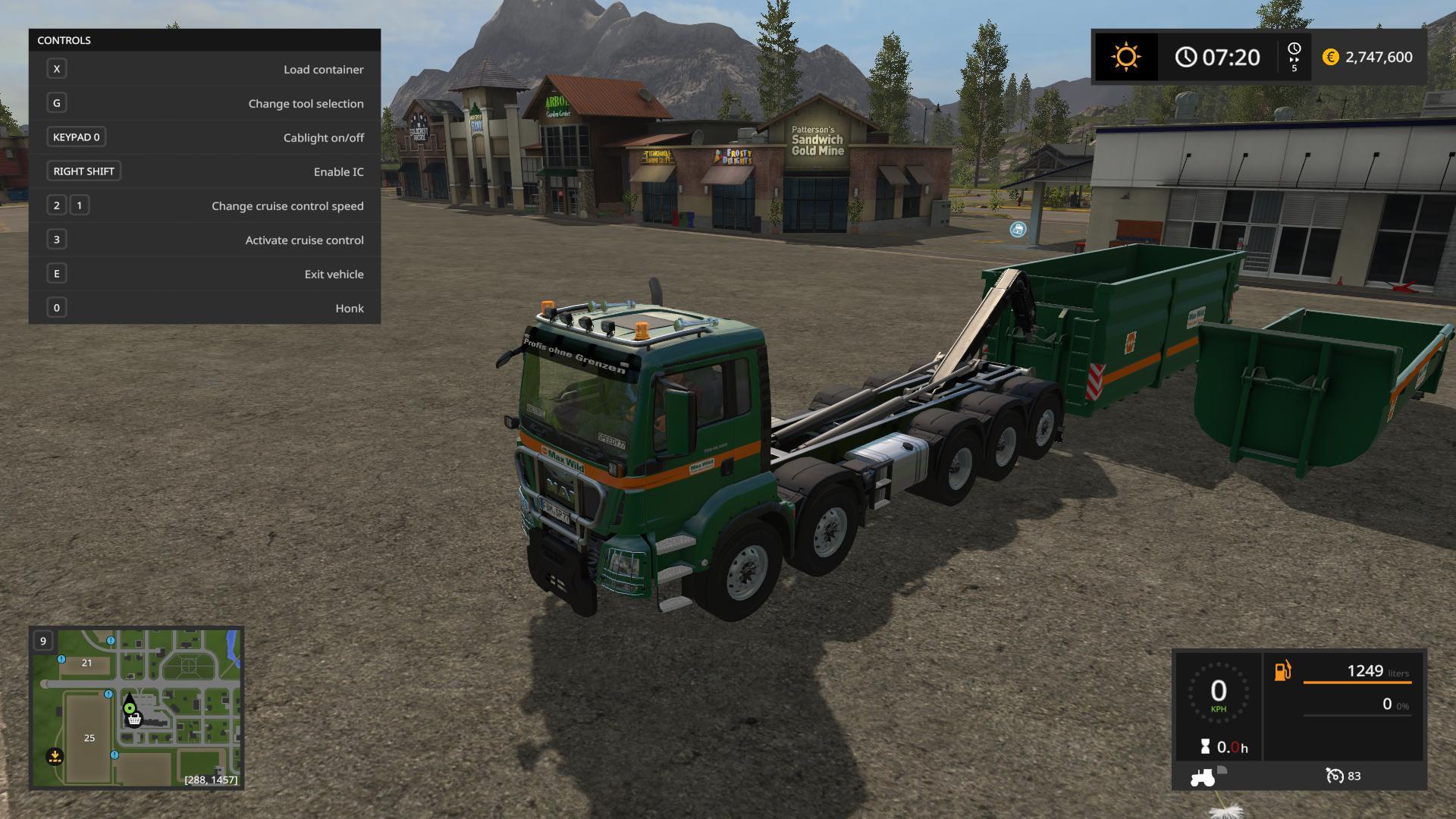Viewport: 1456px width, 819px height.
Task: Click the orange fuel pump icon
Action: click(x=1282, y=671)
